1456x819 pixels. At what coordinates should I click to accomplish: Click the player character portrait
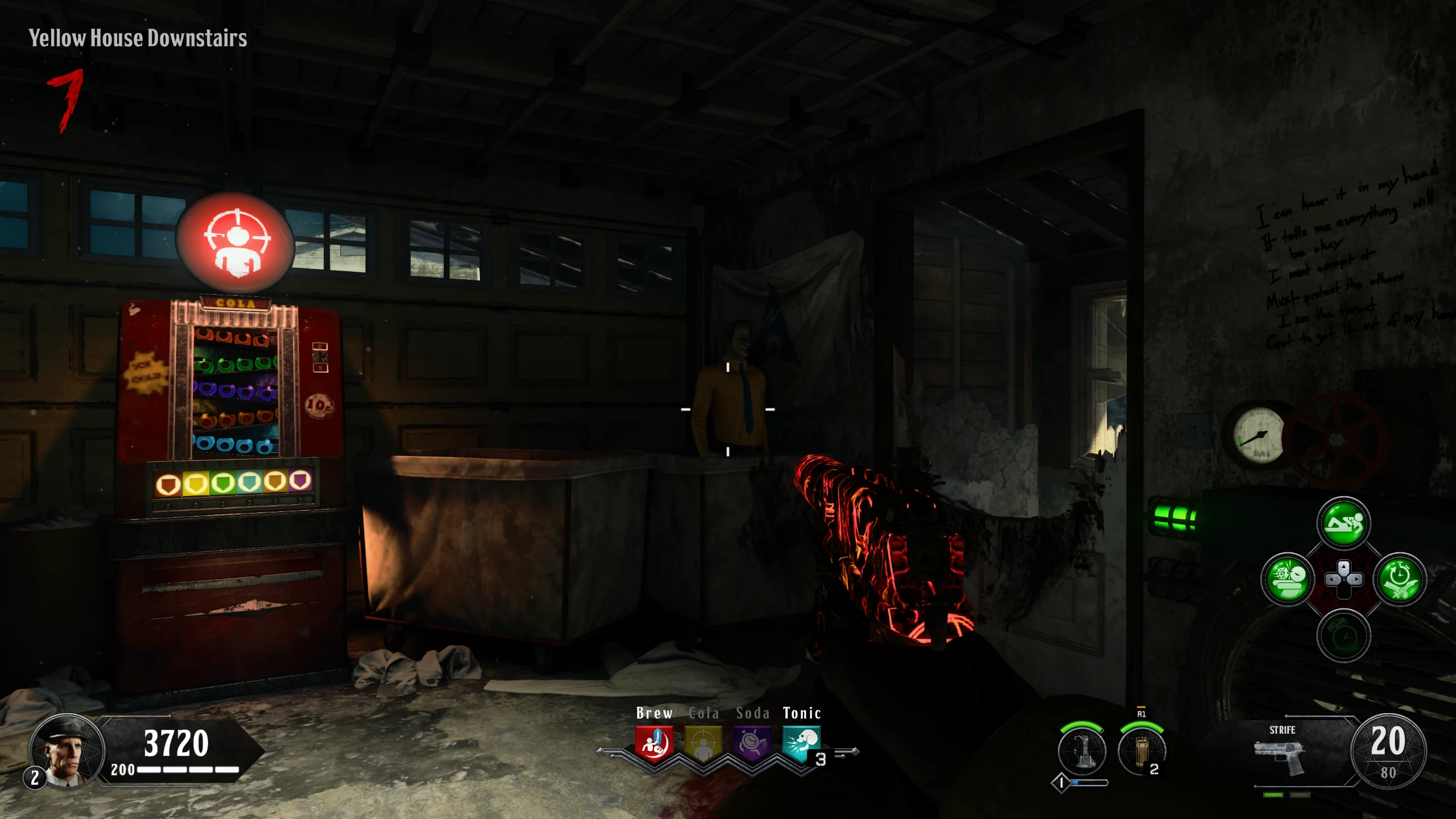(x=67, y=751)
